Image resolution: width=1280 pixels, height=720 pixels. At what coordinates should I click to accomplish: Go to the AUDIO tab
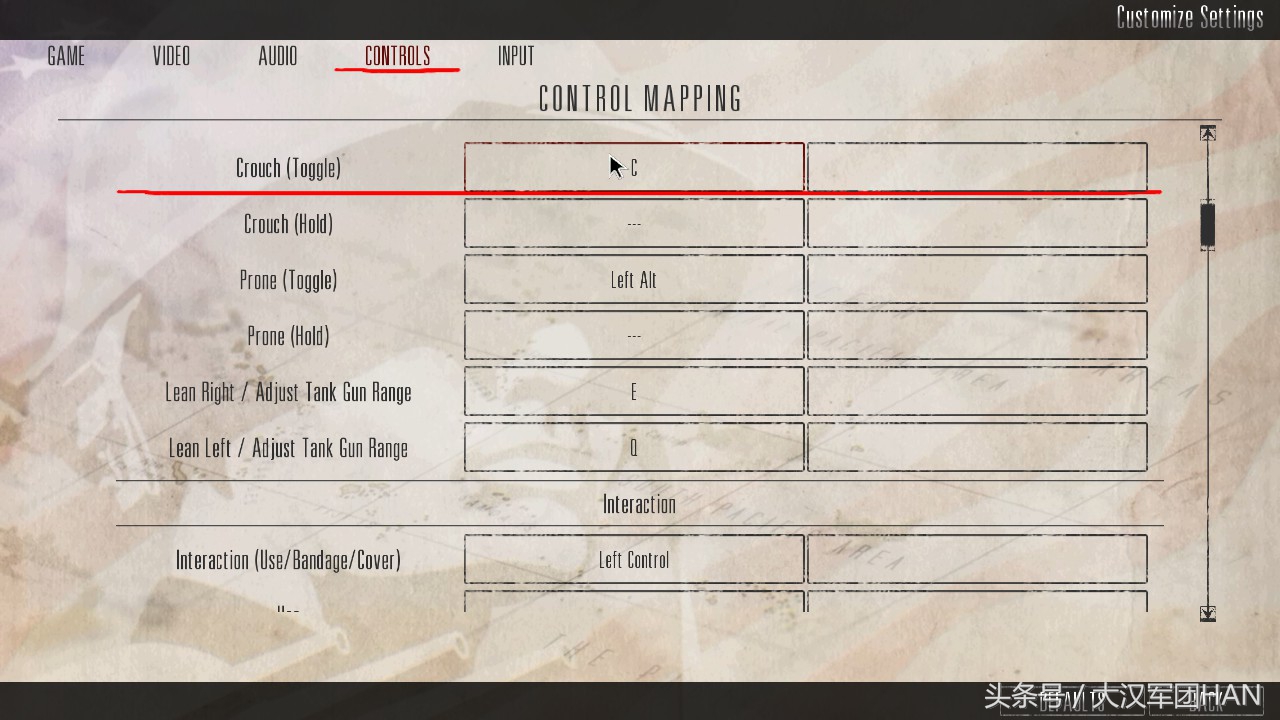277,56
